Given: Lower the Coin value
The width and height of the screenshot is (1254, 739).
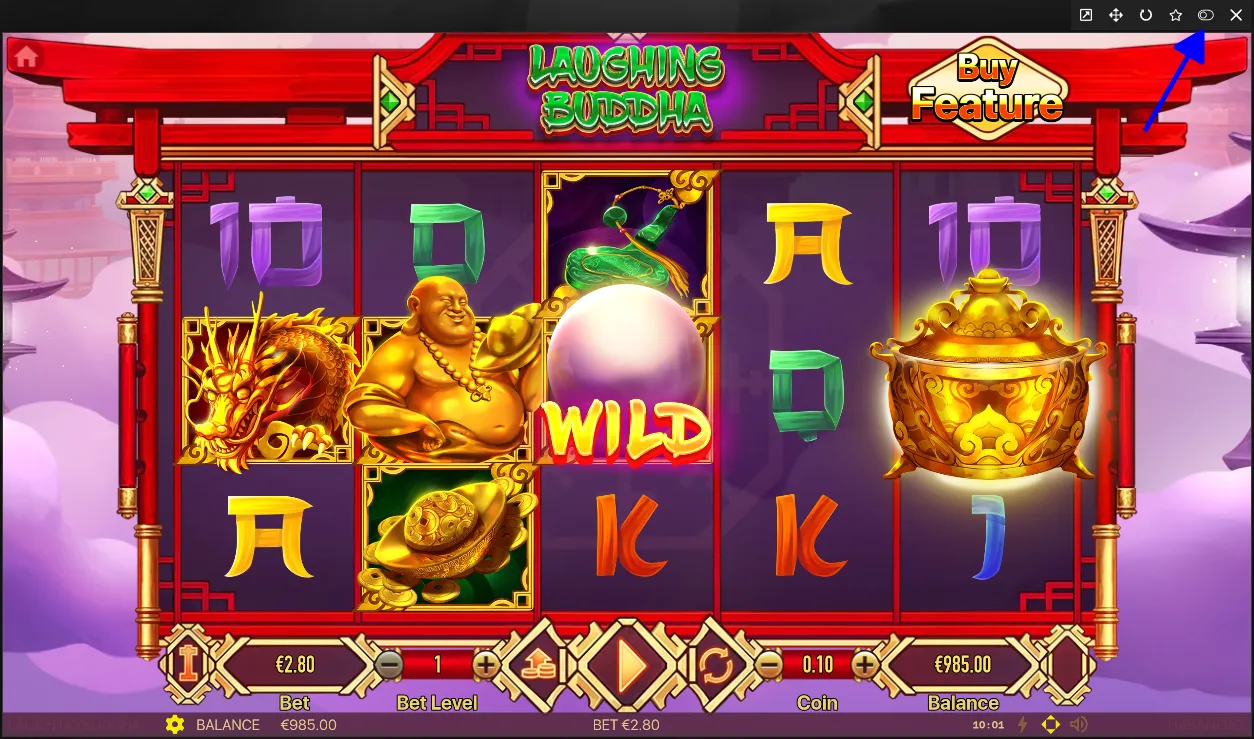Looking at the screenshot, I should point(768,664).
